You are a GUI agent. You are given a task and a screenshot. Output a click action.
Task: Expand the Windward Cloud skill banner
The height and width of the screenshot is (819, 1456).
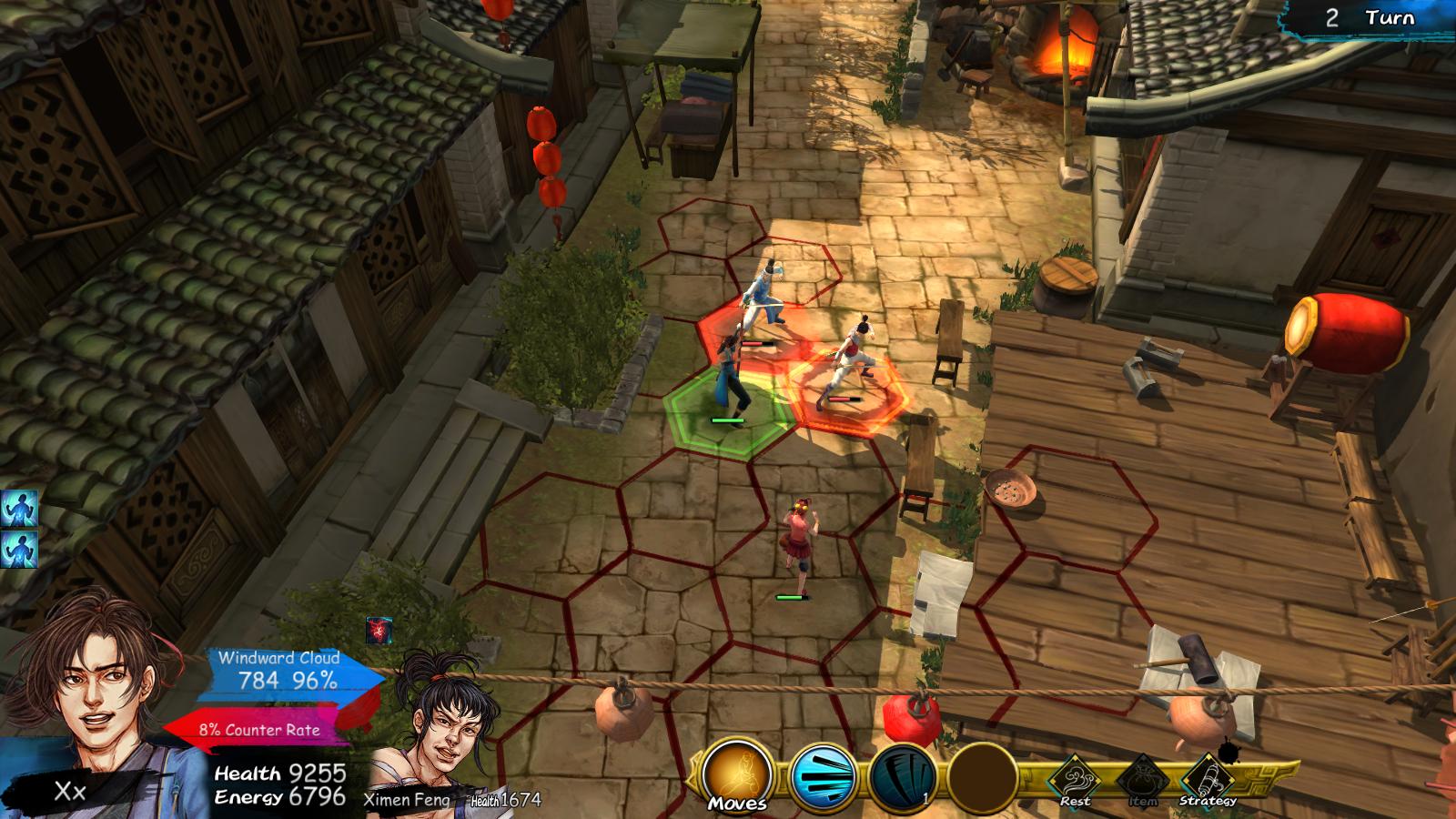tap(275, 671)
